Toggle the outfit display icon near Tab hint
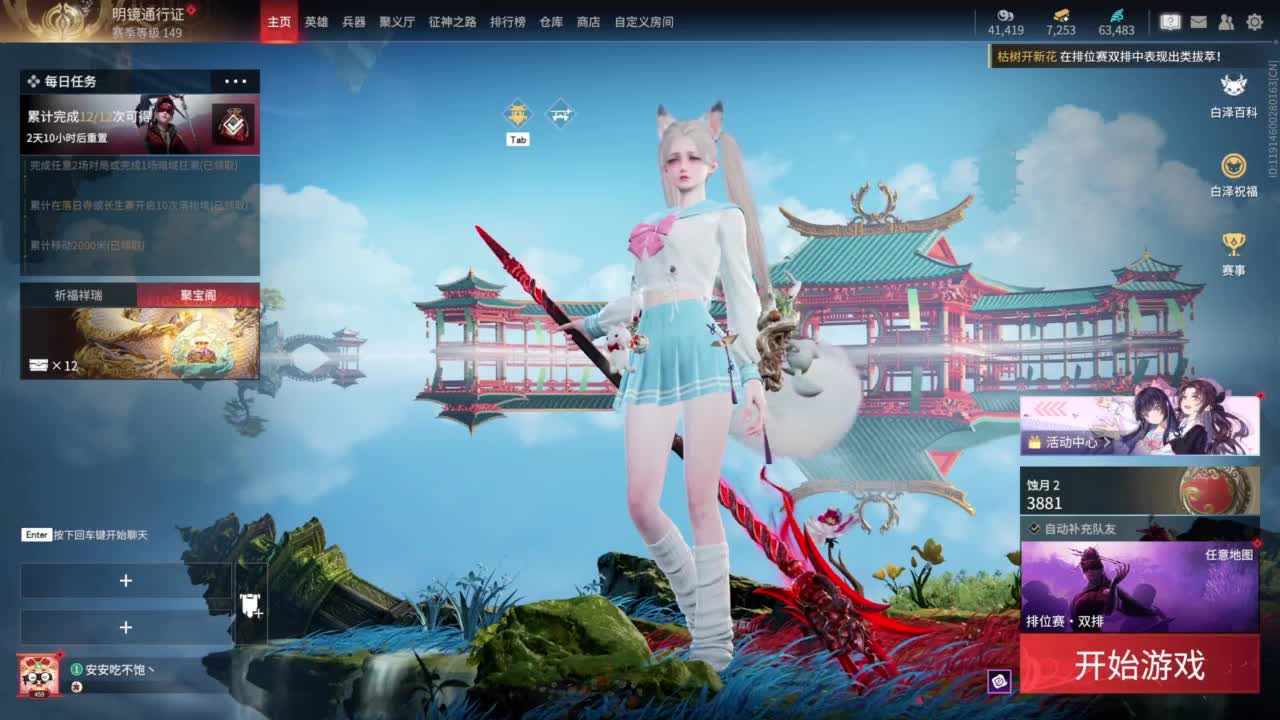This screenshot has height=720, width=1280. 518,112
